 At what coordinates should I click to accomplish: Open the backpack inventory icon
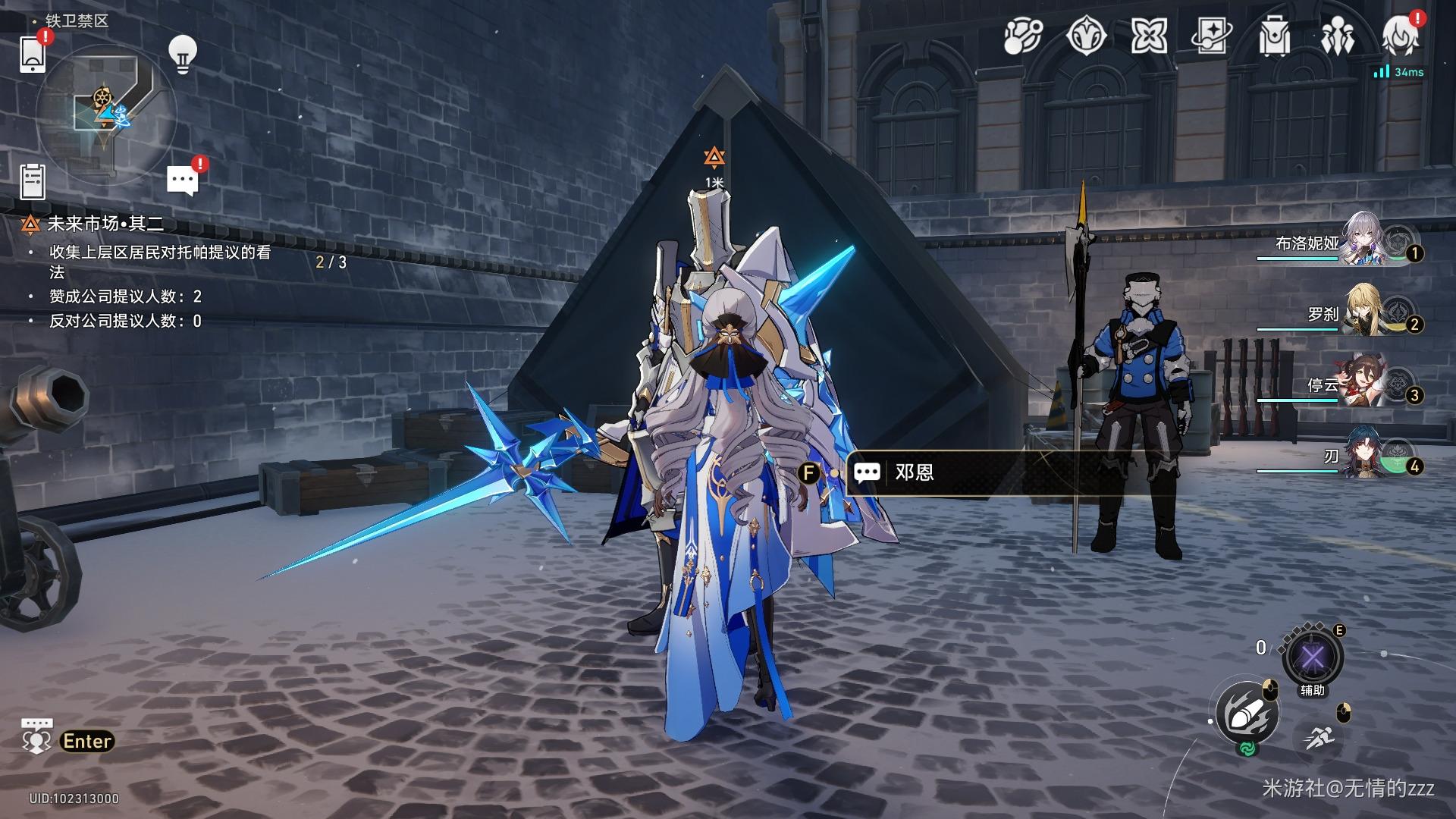[1274, 36]
